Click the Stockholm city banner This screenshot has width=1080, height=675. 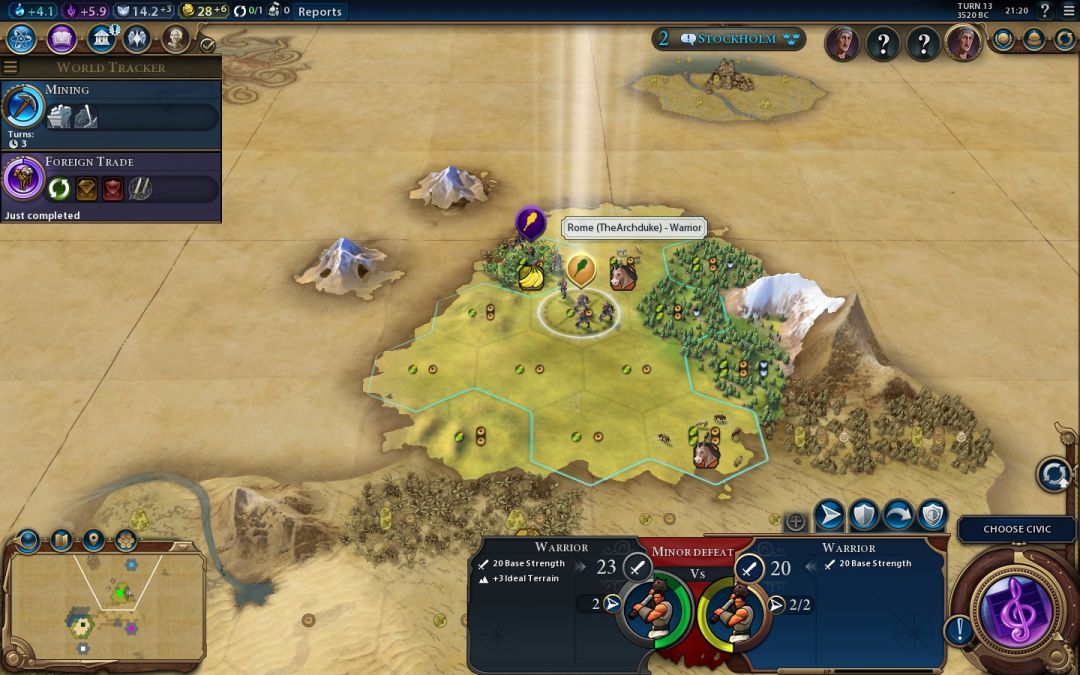point(728,39)
